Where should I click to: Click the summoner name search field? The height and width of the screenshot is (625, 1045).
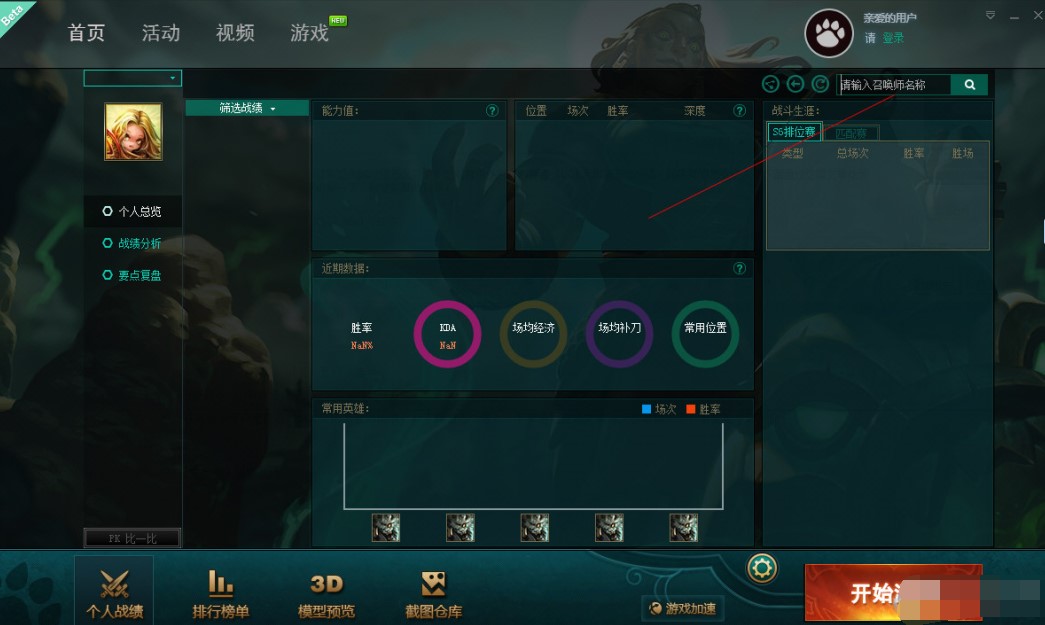894,85
